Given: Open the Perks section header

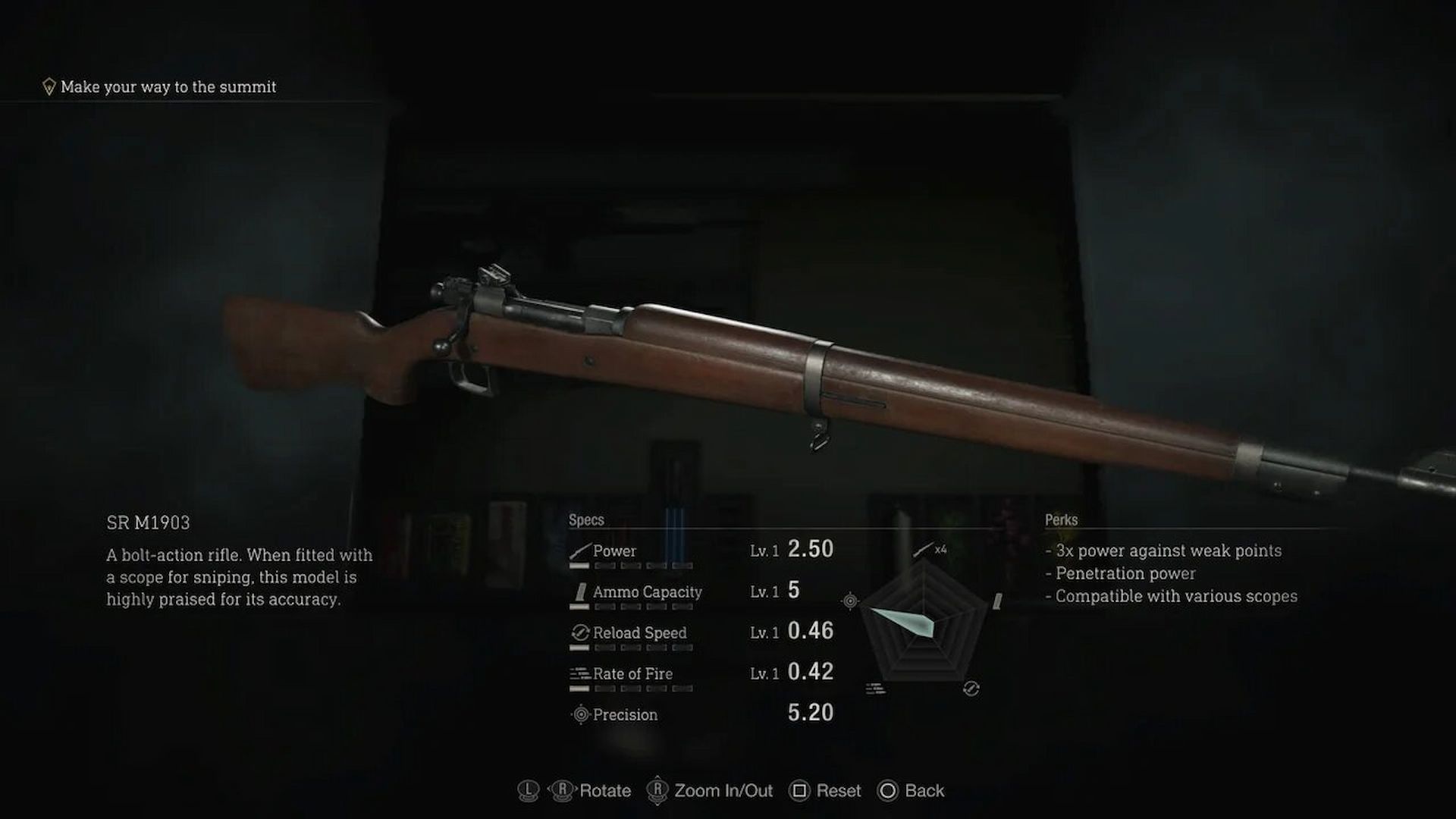Looking at the screenshot, I should [x=1060, y=520].
